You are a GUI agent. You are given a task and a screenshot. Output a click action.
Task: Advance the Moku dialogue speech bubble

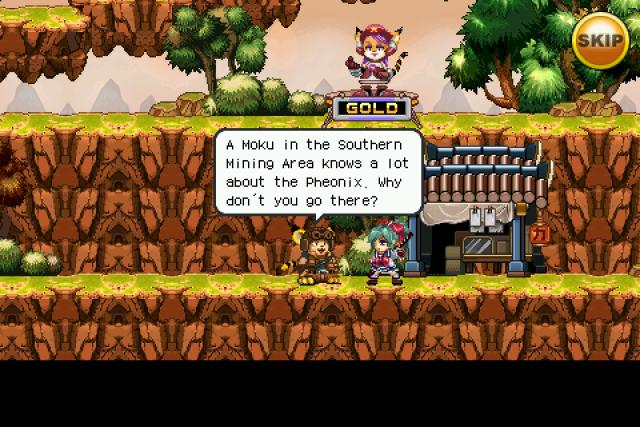pos(317,173)
